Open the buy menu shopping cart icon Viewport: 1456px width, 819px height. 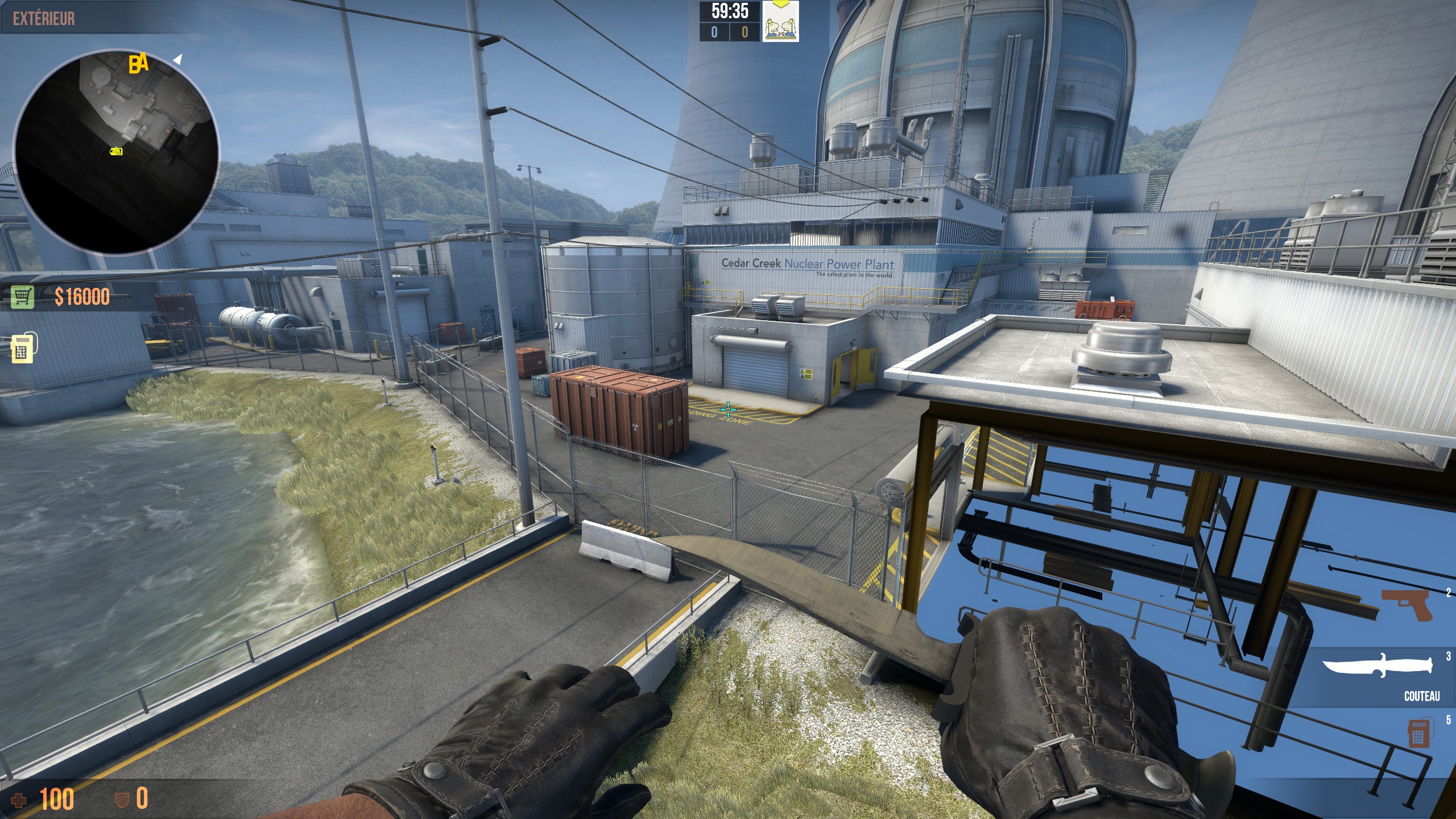tap(22, 296)
